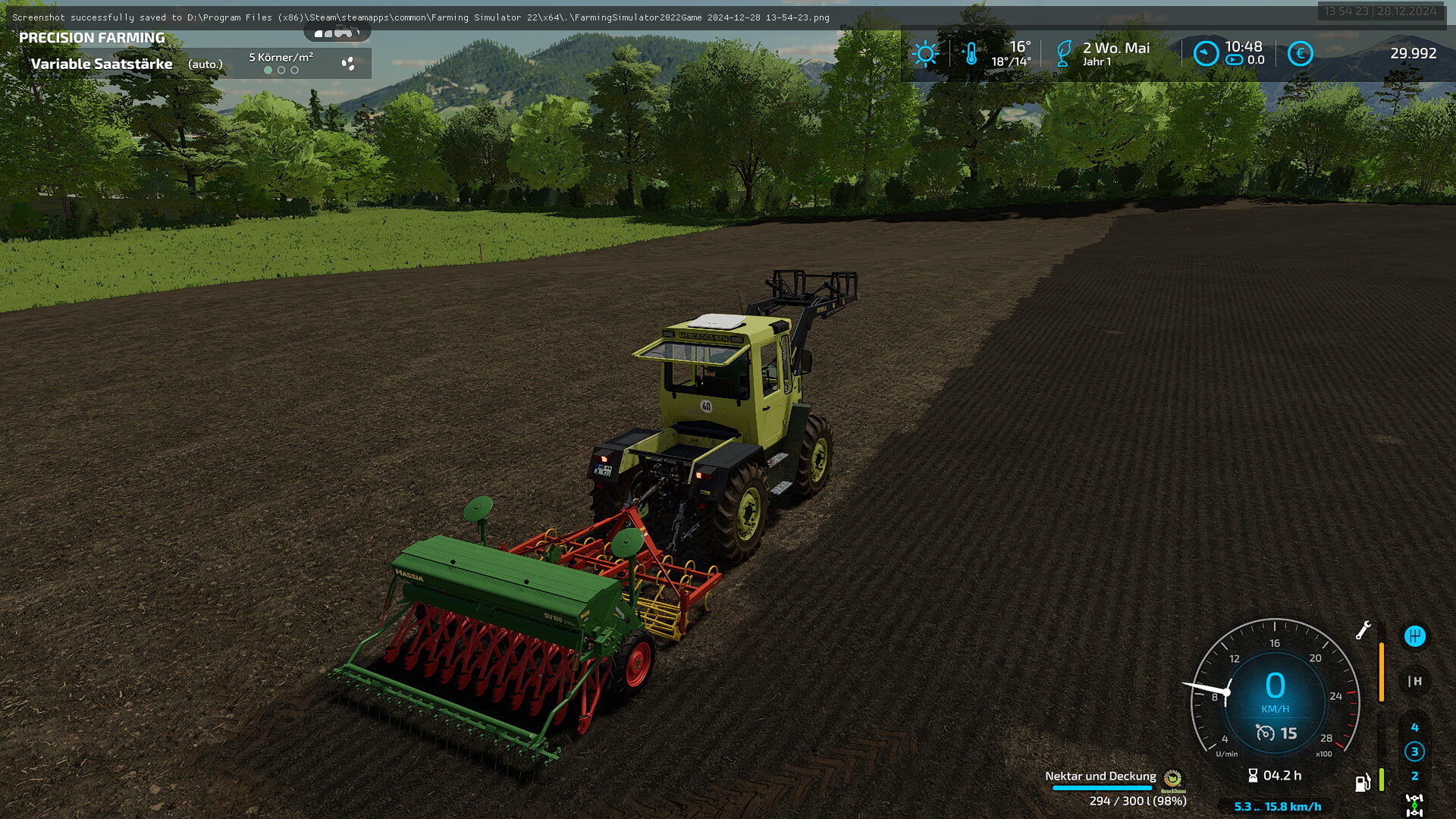This screenshot has height=819, width=1456.
Task: Toggle the all-wheel drive axle icon
Action: point(1414,805)
